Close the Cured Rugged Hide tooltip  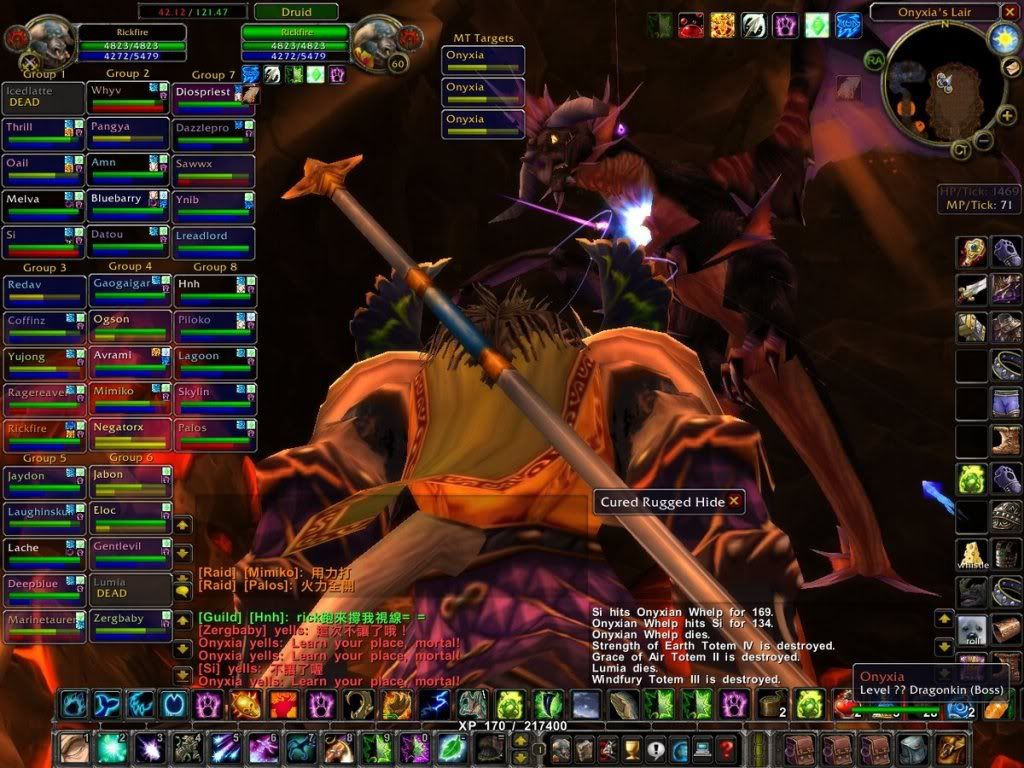[x=734, y=501]
